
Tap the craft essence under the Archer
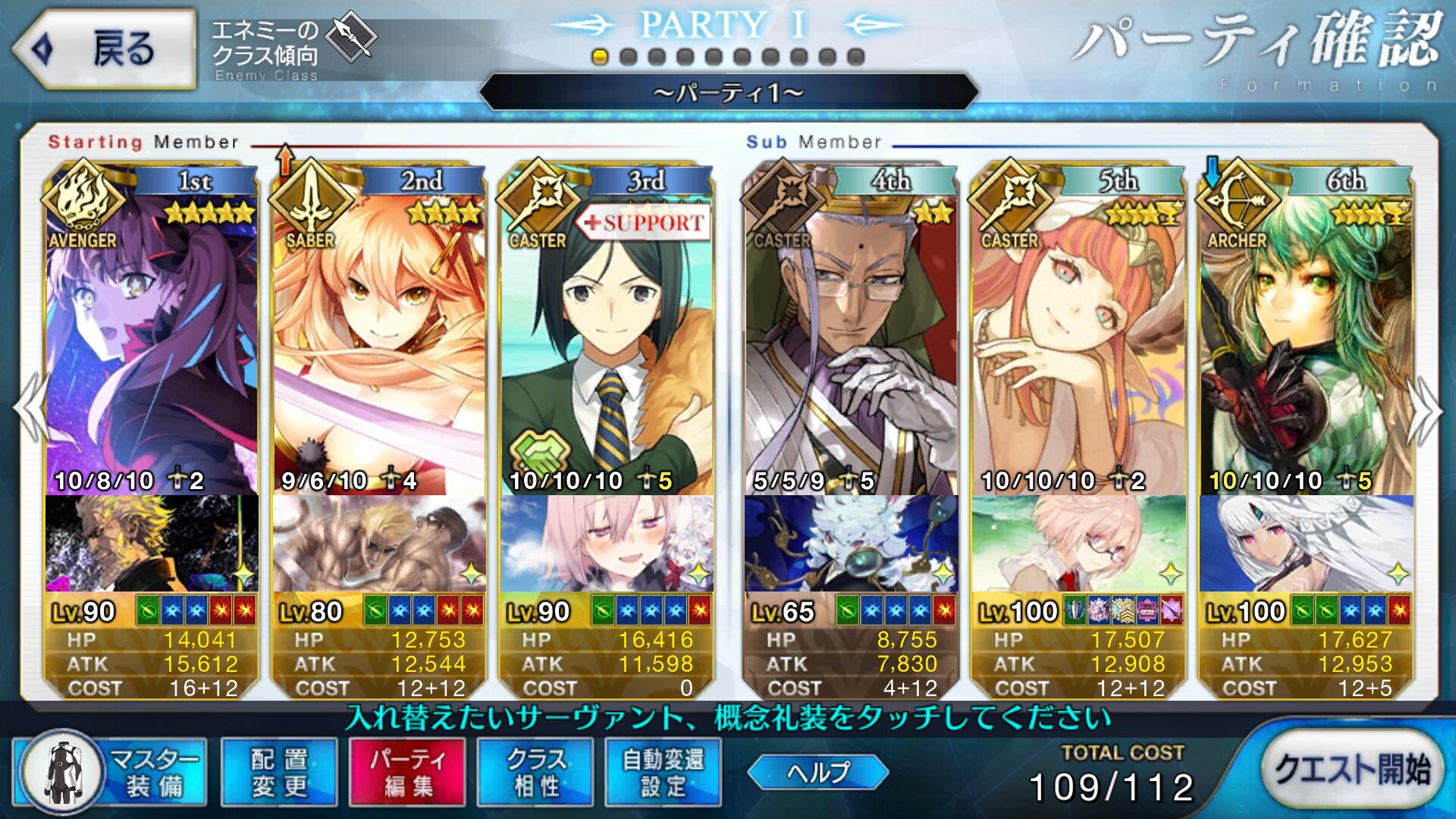pyautogui.click(x=1306, y=543)
